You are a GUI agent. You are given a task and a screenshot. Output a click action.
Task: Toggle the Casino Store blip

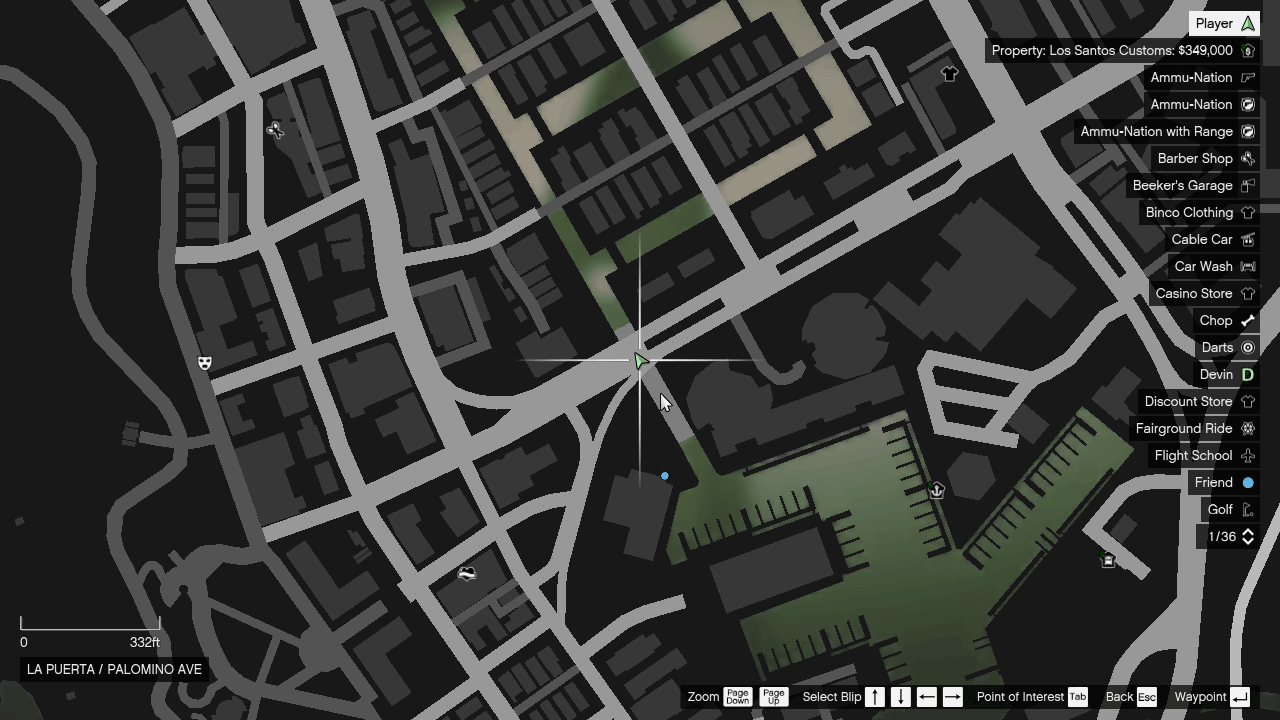pyautogui.click(x=1248, y=293)
